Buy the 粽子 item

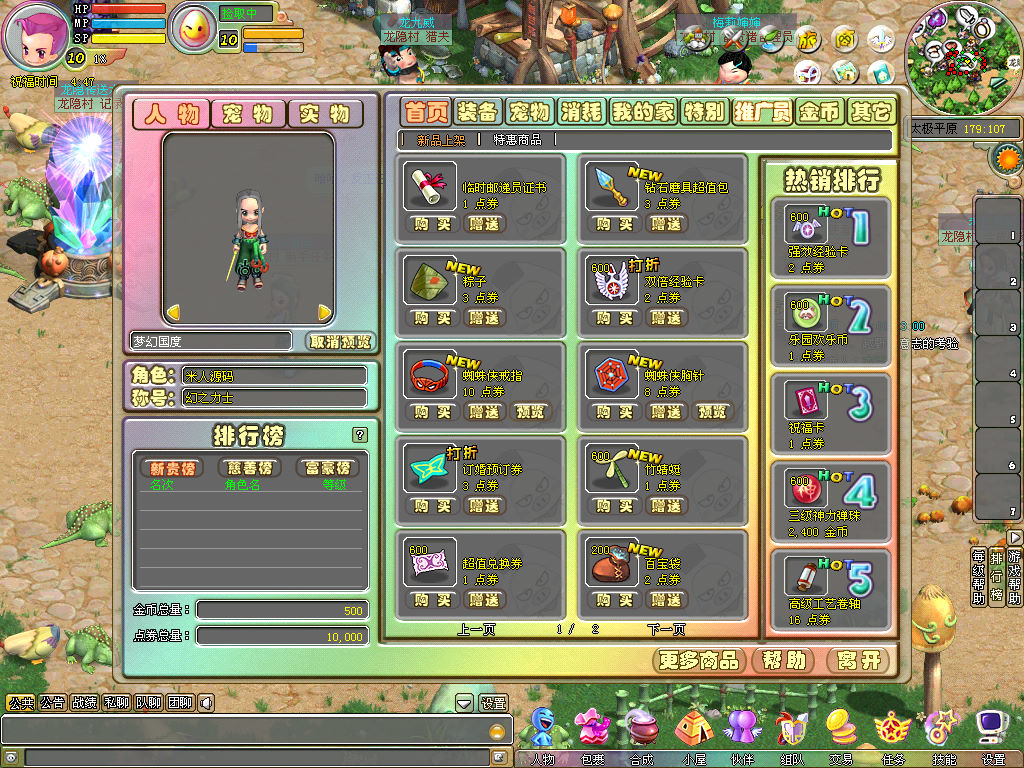[x=432, y=318]
